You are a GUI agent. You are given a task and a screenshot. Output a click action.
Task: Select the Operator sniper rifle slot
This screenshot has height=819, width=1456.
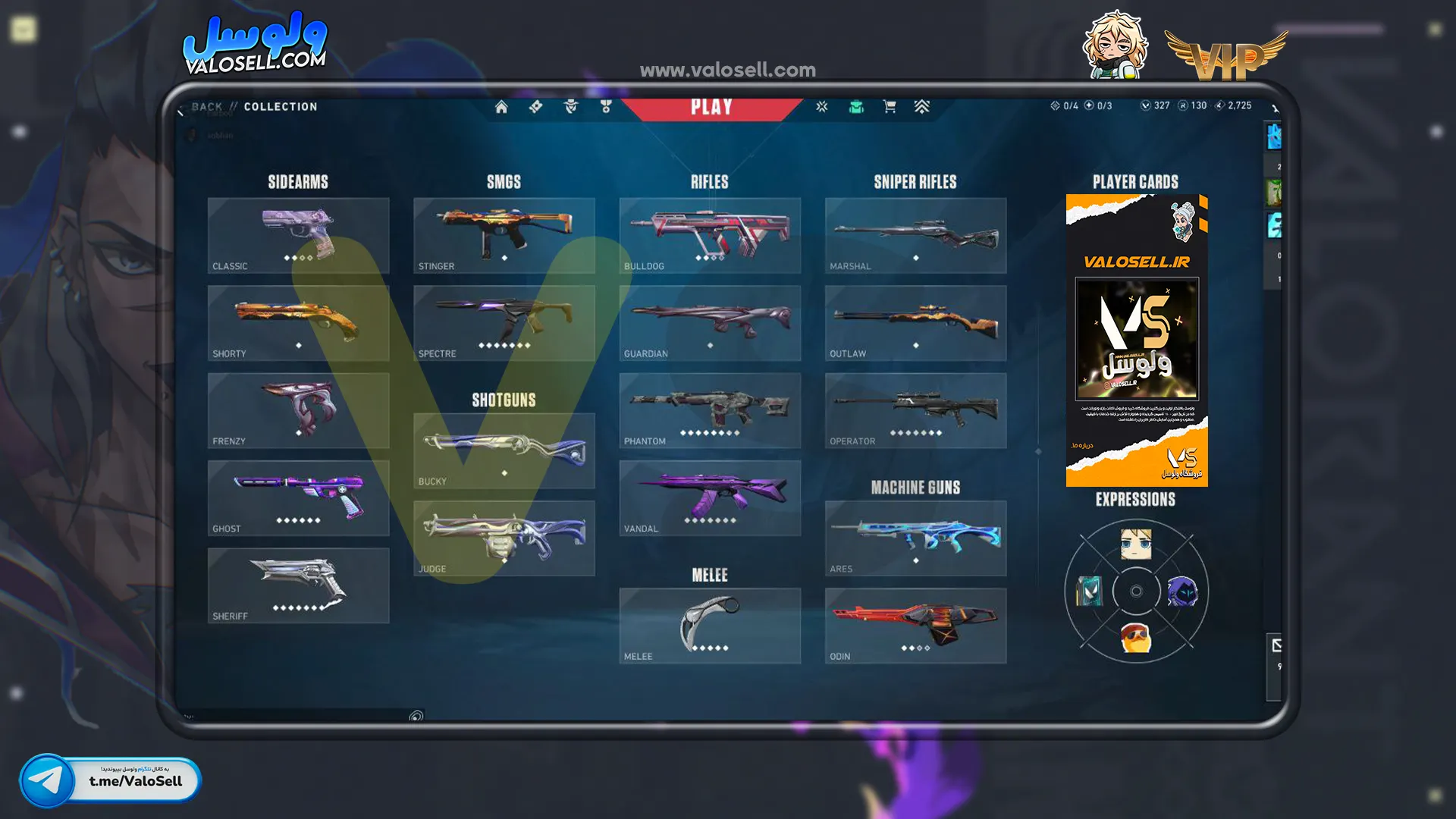point(915,410)
